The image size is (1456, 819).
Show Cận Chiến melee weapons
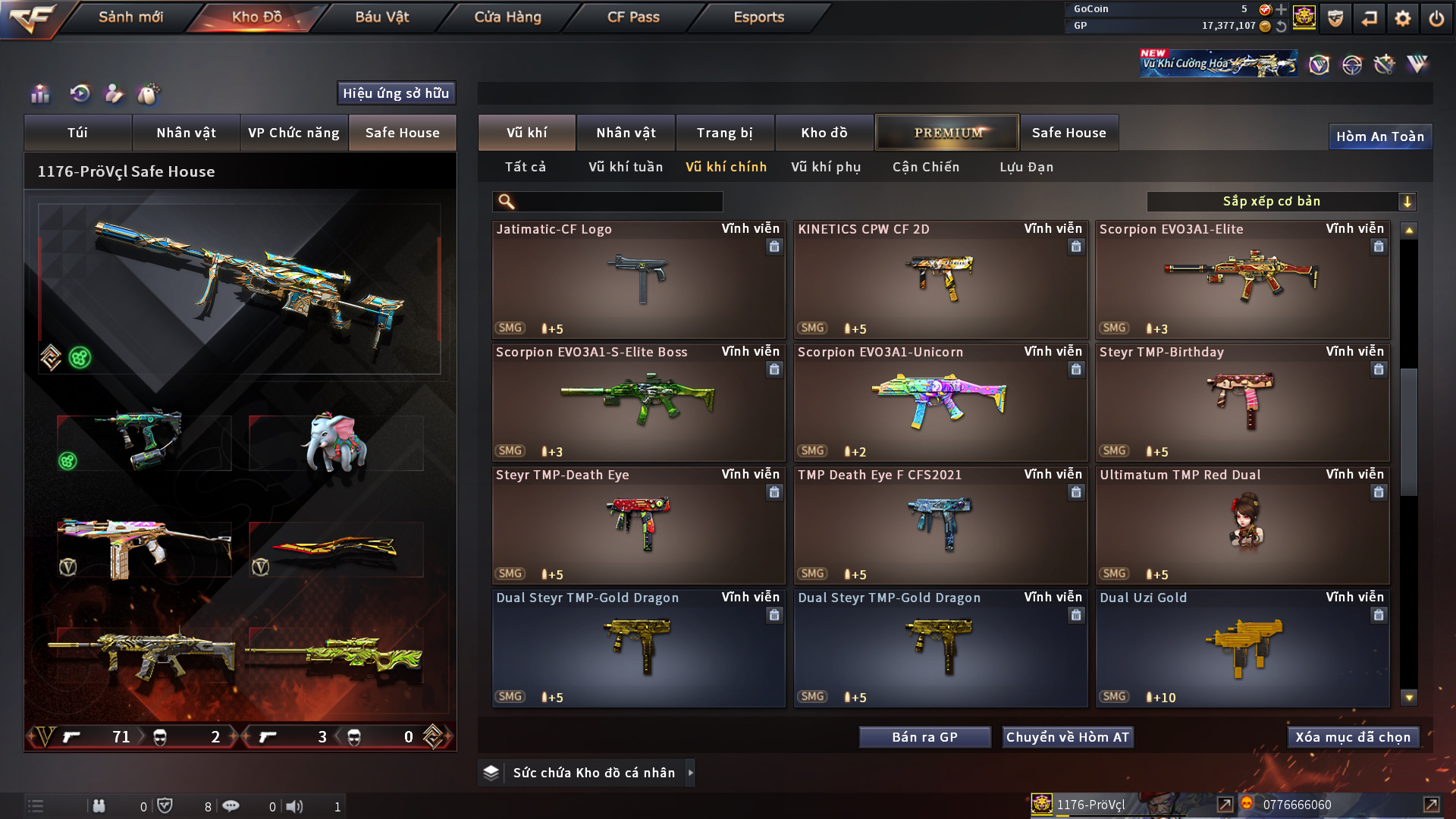[926, 167]
